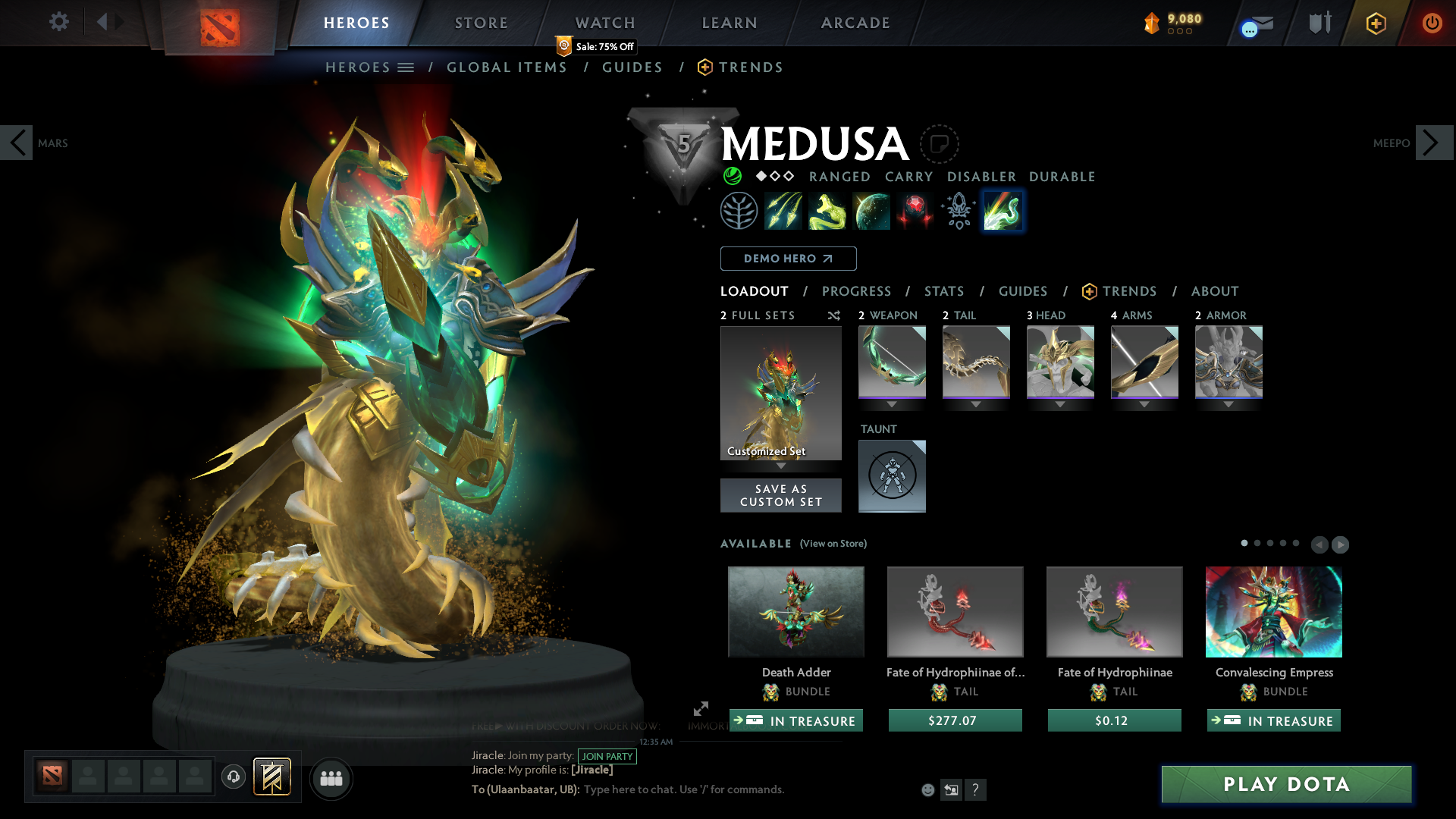Viewport: 1456px width, 819px height.
Task: Open the chat emoticon smiley icon
Action: pos(927,789)
